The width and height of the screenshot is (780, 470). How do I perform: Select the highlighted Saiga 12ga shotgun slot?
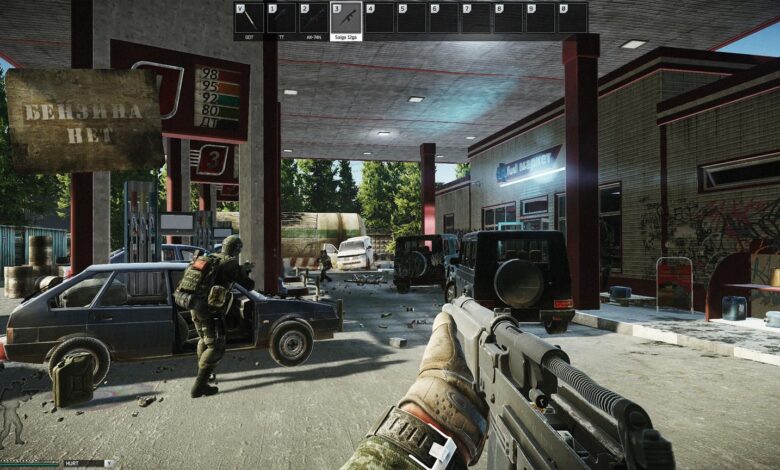point(346,20)
